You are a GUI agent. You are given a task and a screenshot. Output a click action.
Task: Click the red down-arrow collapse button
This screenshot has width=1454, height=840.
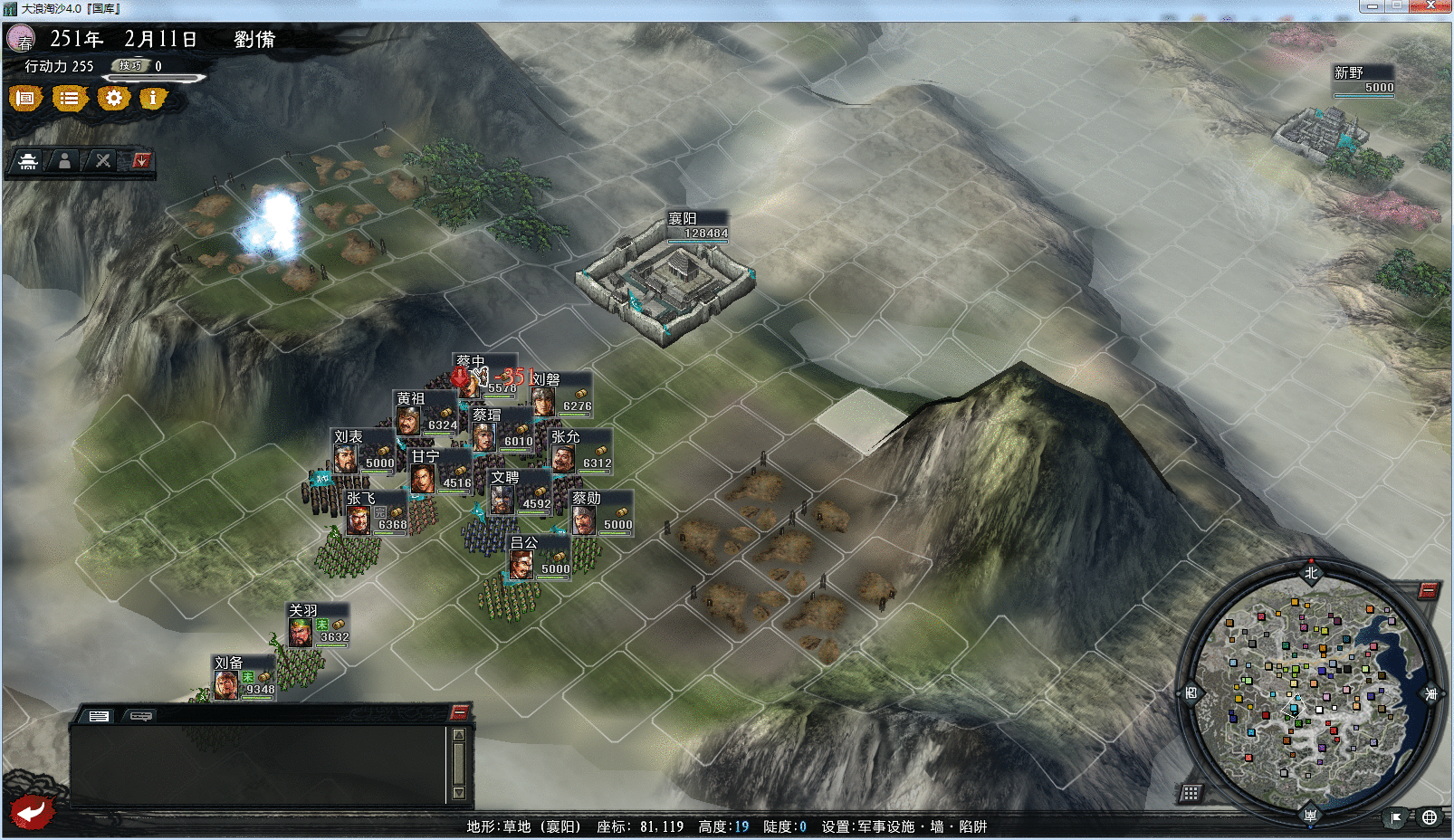click(x=141, y=161)
